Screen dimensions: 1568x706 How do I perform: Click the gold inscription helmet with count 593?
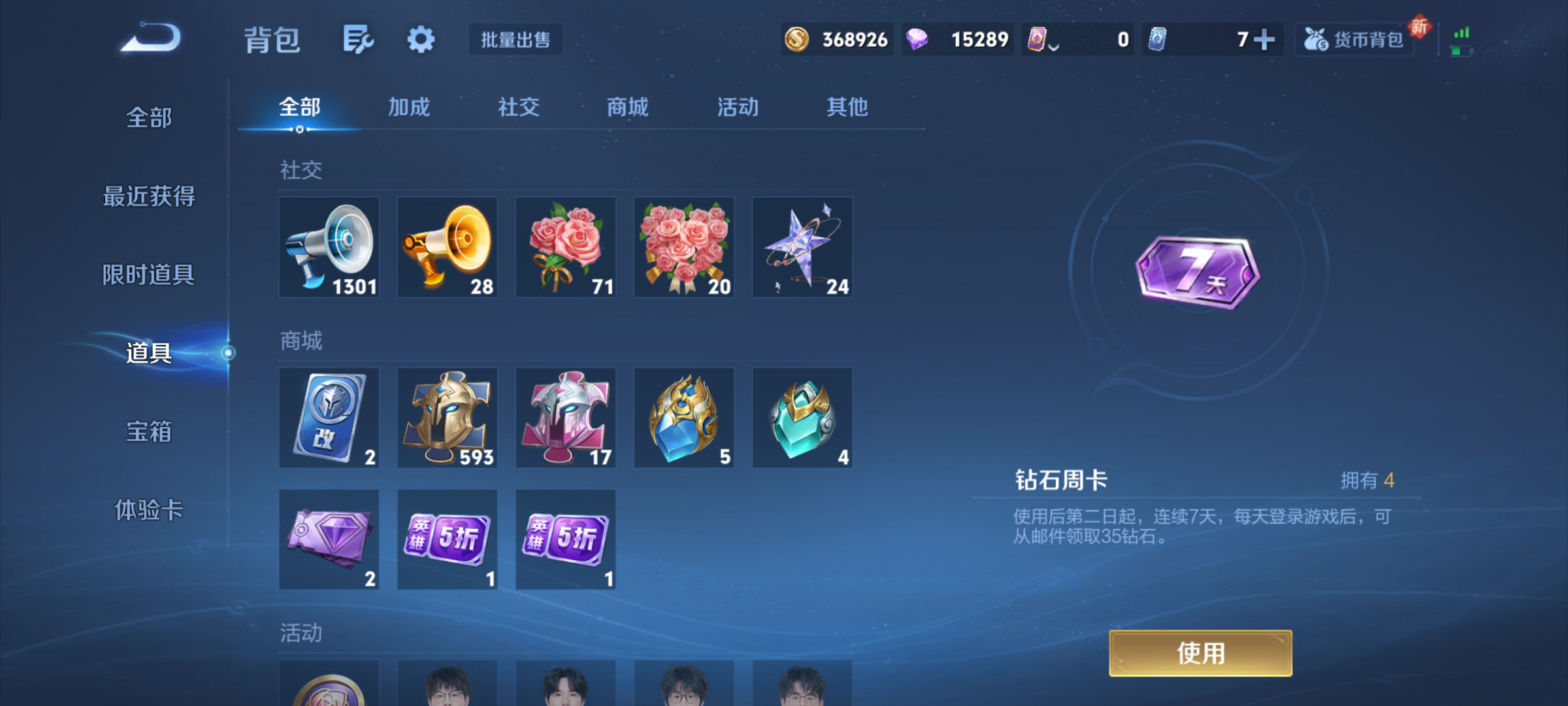tap(447, 418)
